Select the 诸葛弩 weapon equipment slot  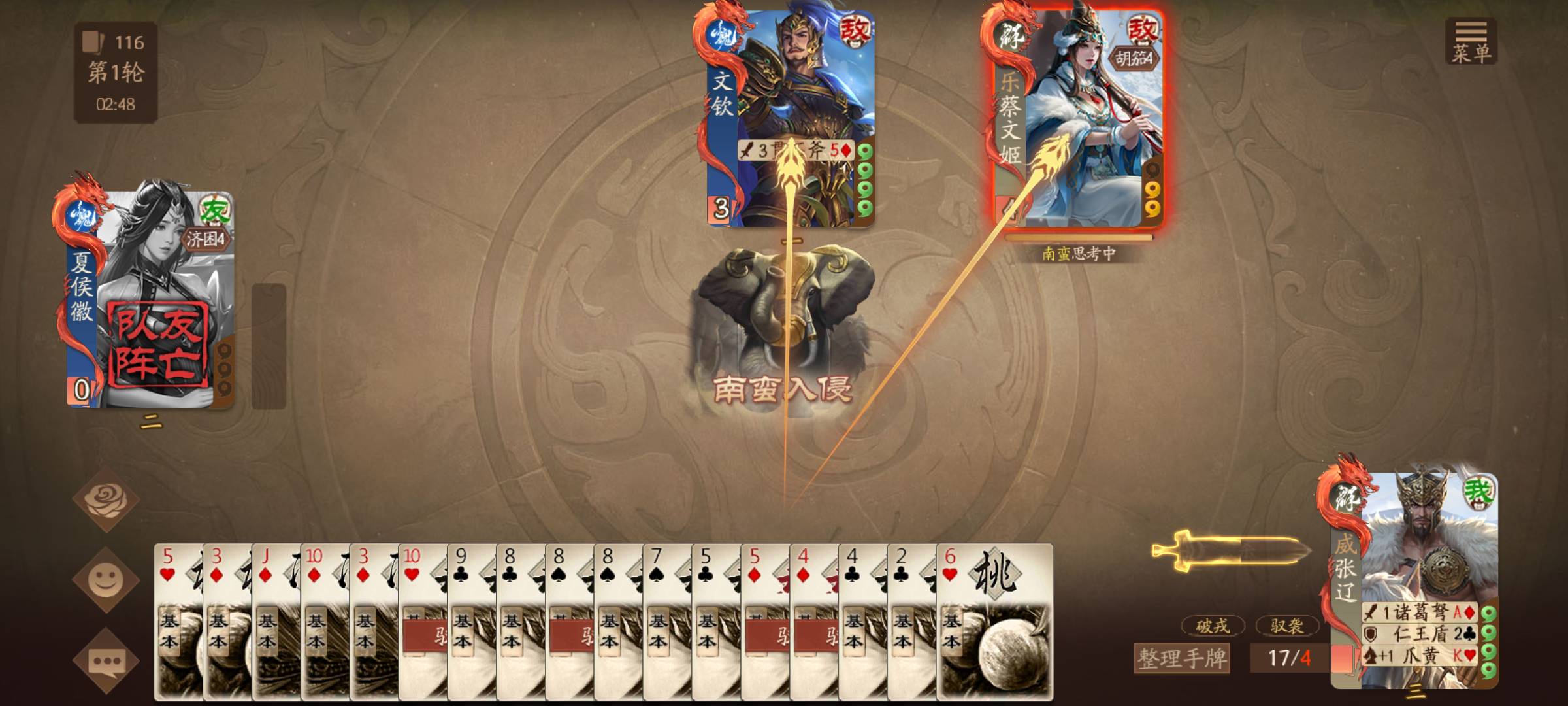tap(1418, 613)
